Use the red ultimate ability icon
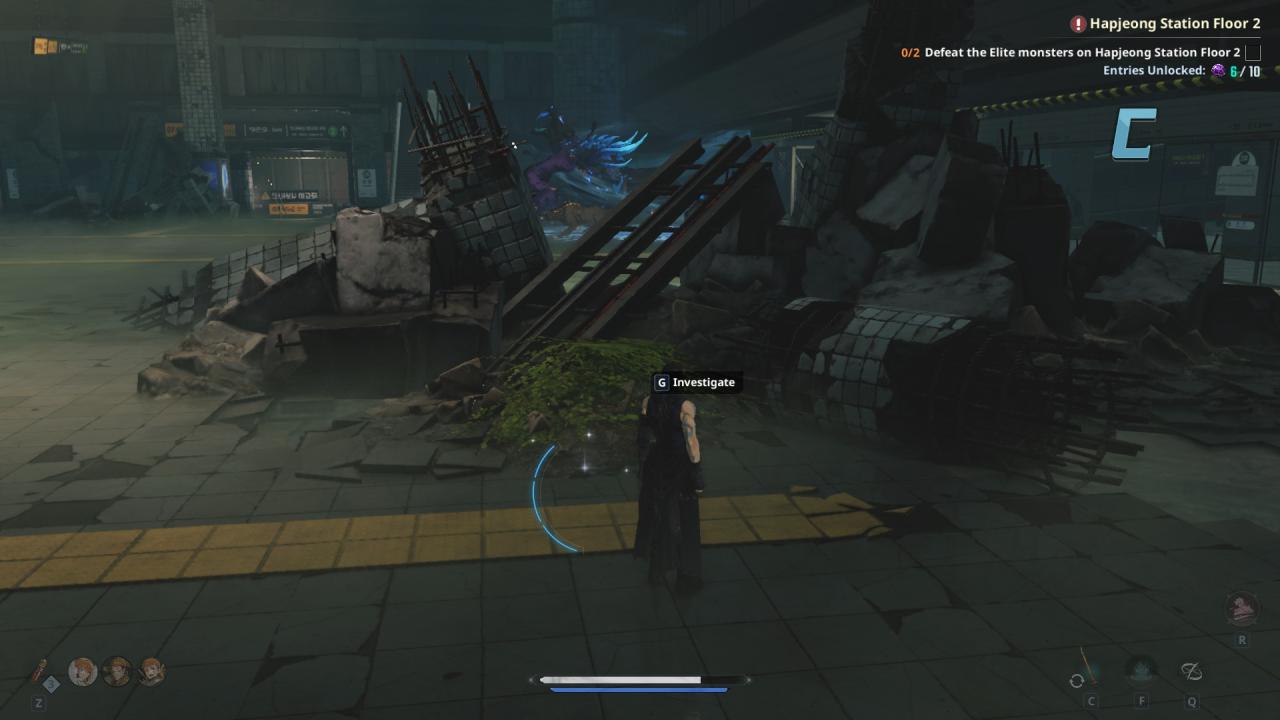Screen dimensions: 1280x720 pyautogui.click(x=1242, y=607)
